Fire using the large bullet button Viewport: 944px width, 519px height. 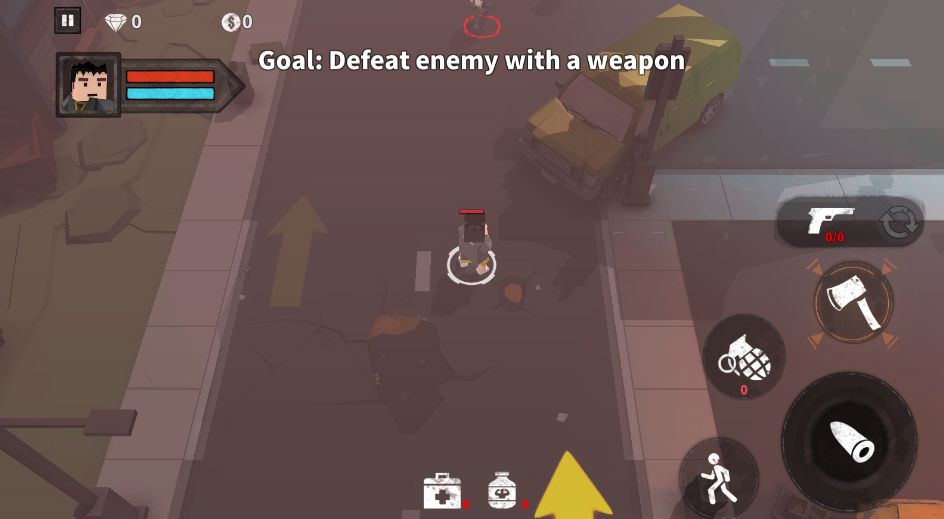849,441
